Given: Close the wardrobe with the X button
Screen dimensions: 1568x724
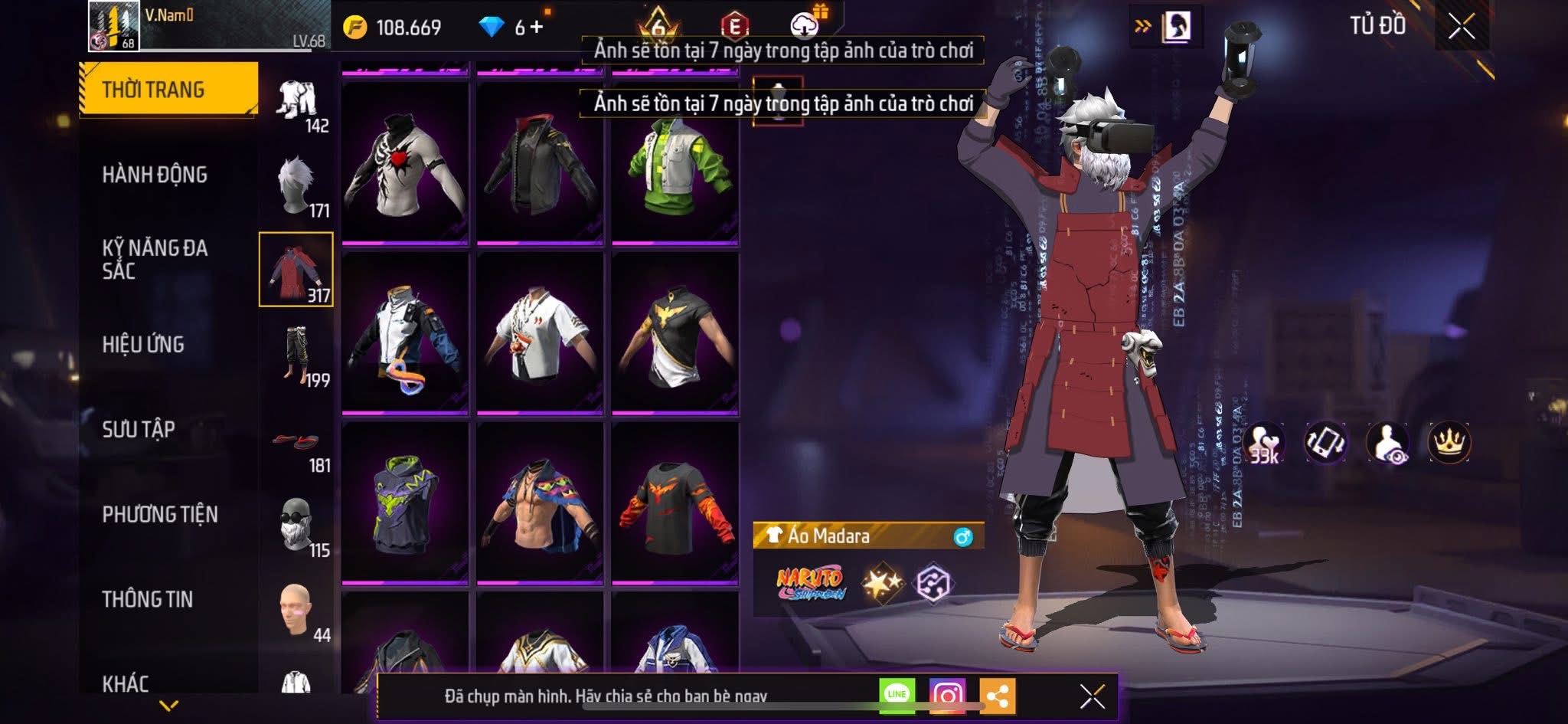Looking at the screenshot, I should (1461, 27).
